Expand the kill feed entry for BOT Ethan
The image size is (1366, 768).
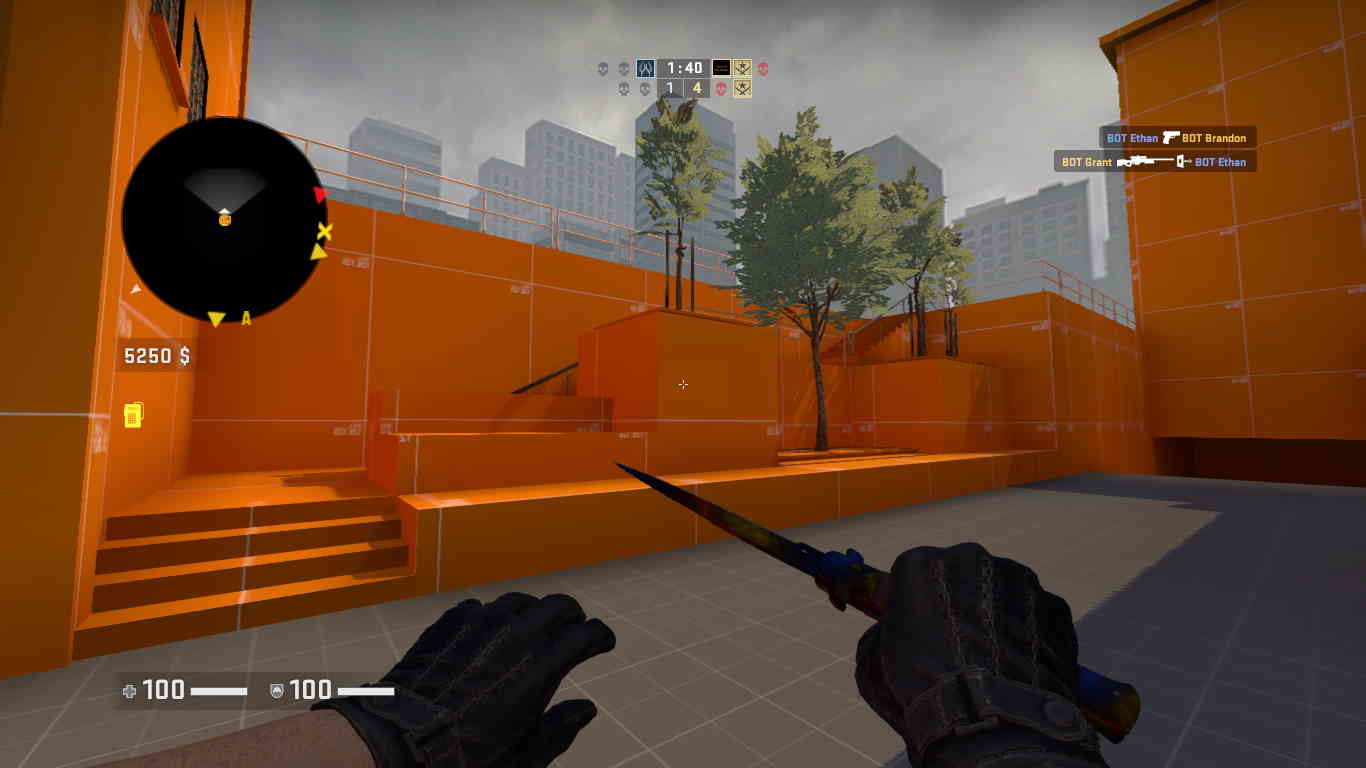[1131, 138]
